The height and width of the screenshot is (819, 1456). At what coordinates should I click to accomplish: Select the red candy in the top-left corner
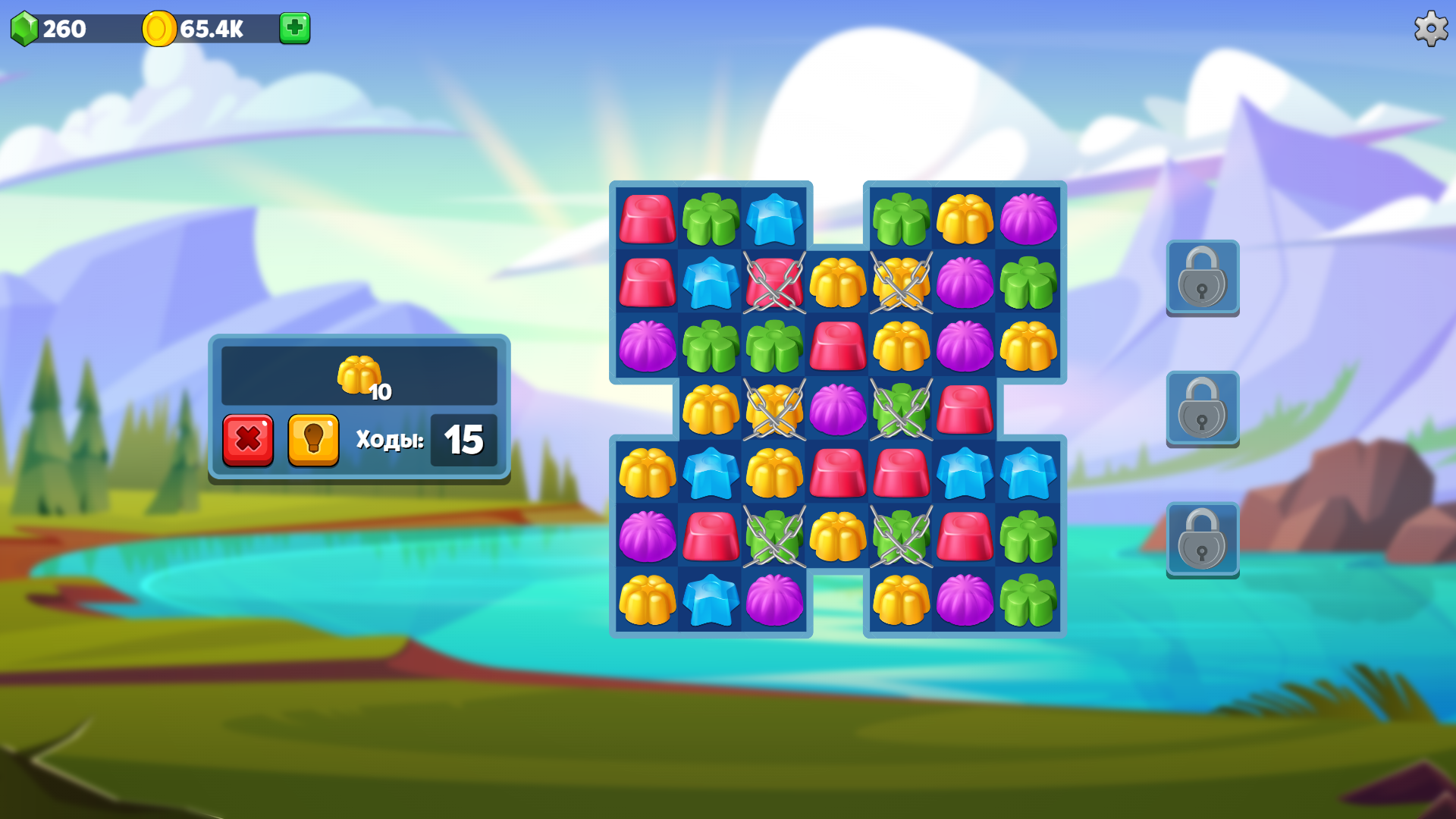pyautogui.click(x=646, y=220)
